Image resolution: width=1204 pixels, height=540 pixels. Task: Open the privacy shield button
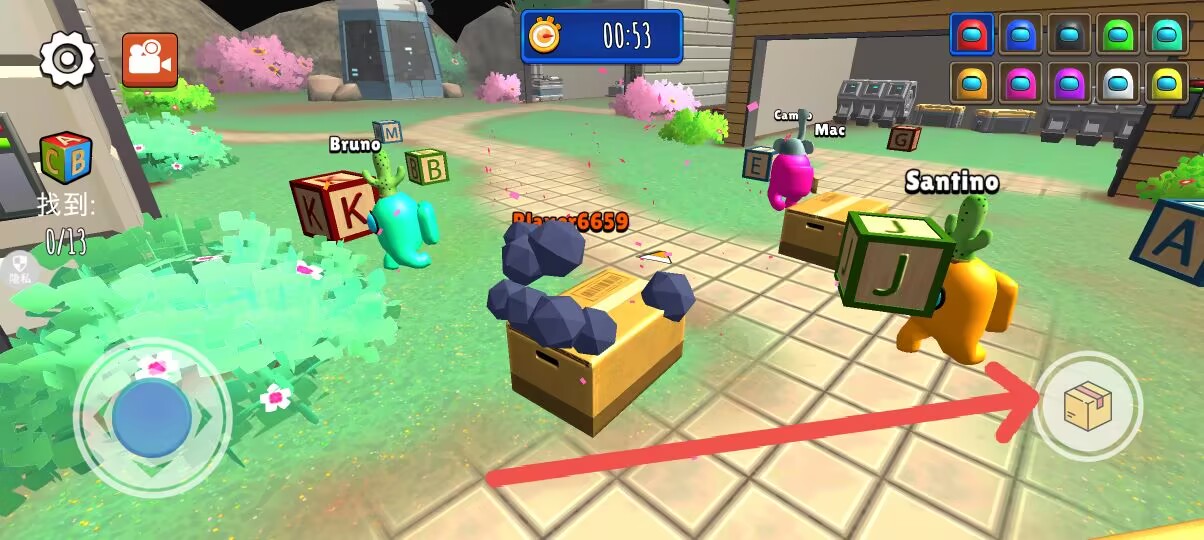pos(21,269)
